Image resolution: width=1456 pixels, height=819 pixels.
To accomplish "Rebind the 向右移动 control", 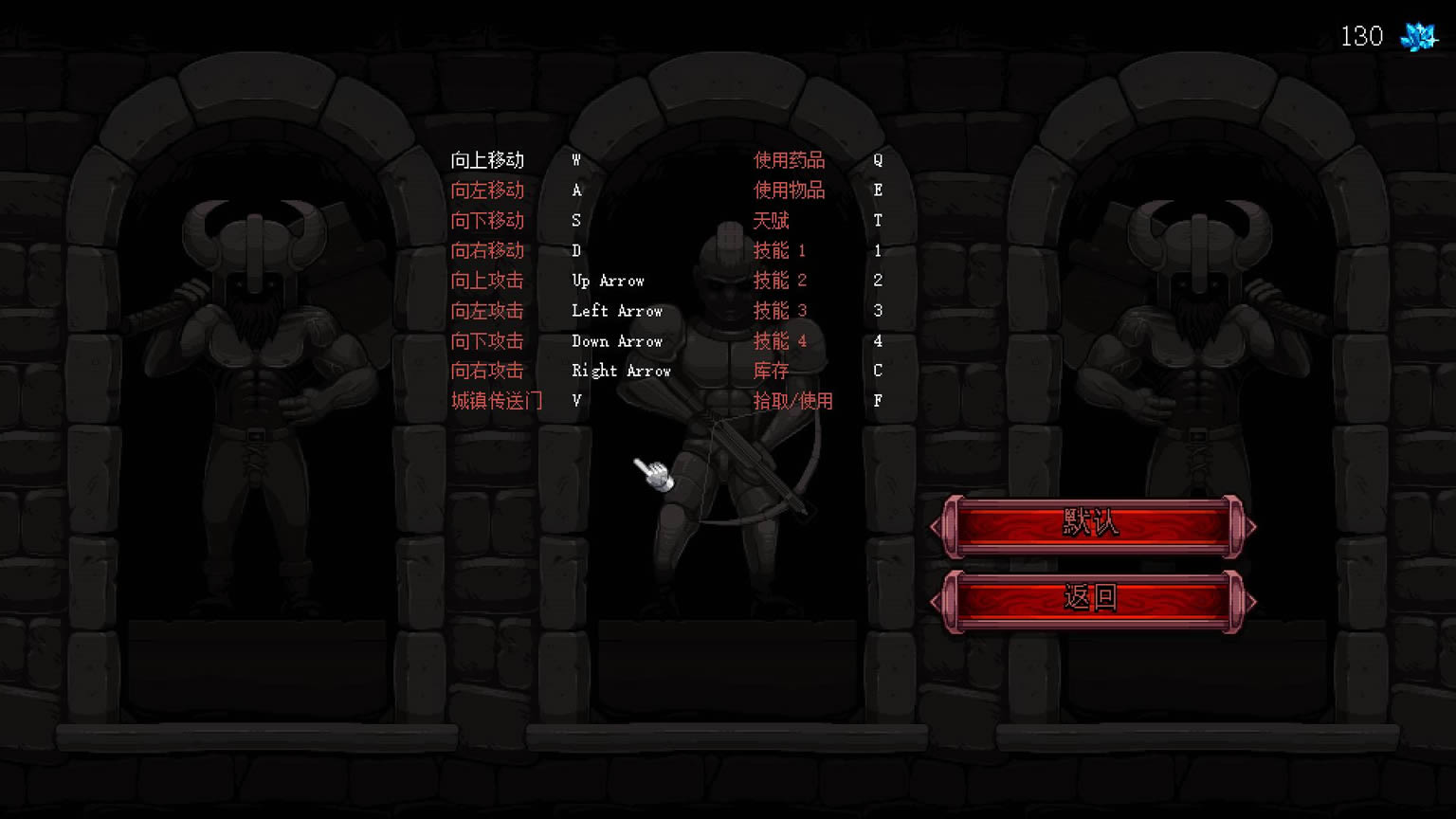I will click(x=487, y=251).
